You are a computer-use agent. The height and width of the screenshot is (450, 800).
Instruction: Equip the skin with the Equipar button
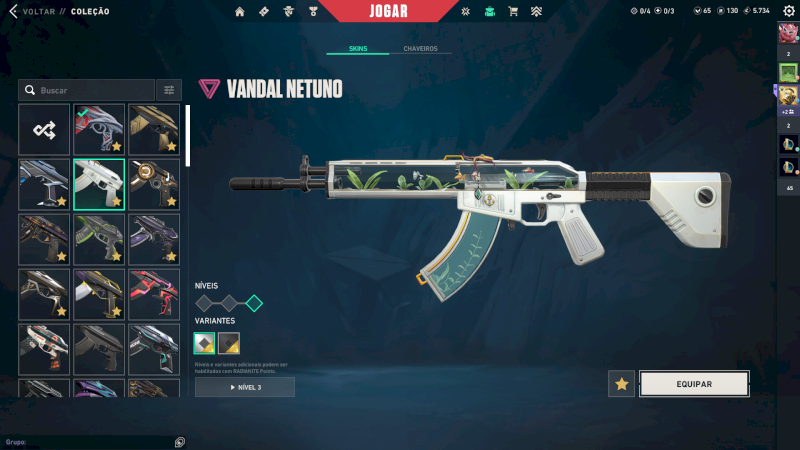click(x=694, y=383)
